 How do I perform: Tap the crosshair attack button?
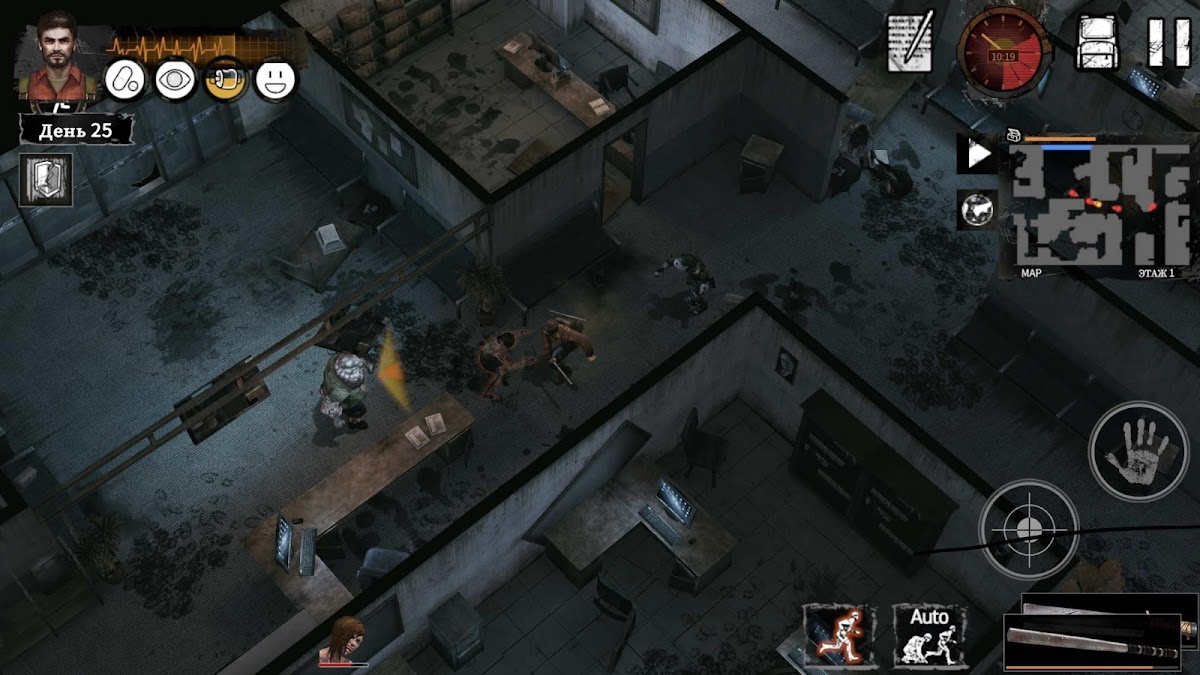(x=1028, y=527)
